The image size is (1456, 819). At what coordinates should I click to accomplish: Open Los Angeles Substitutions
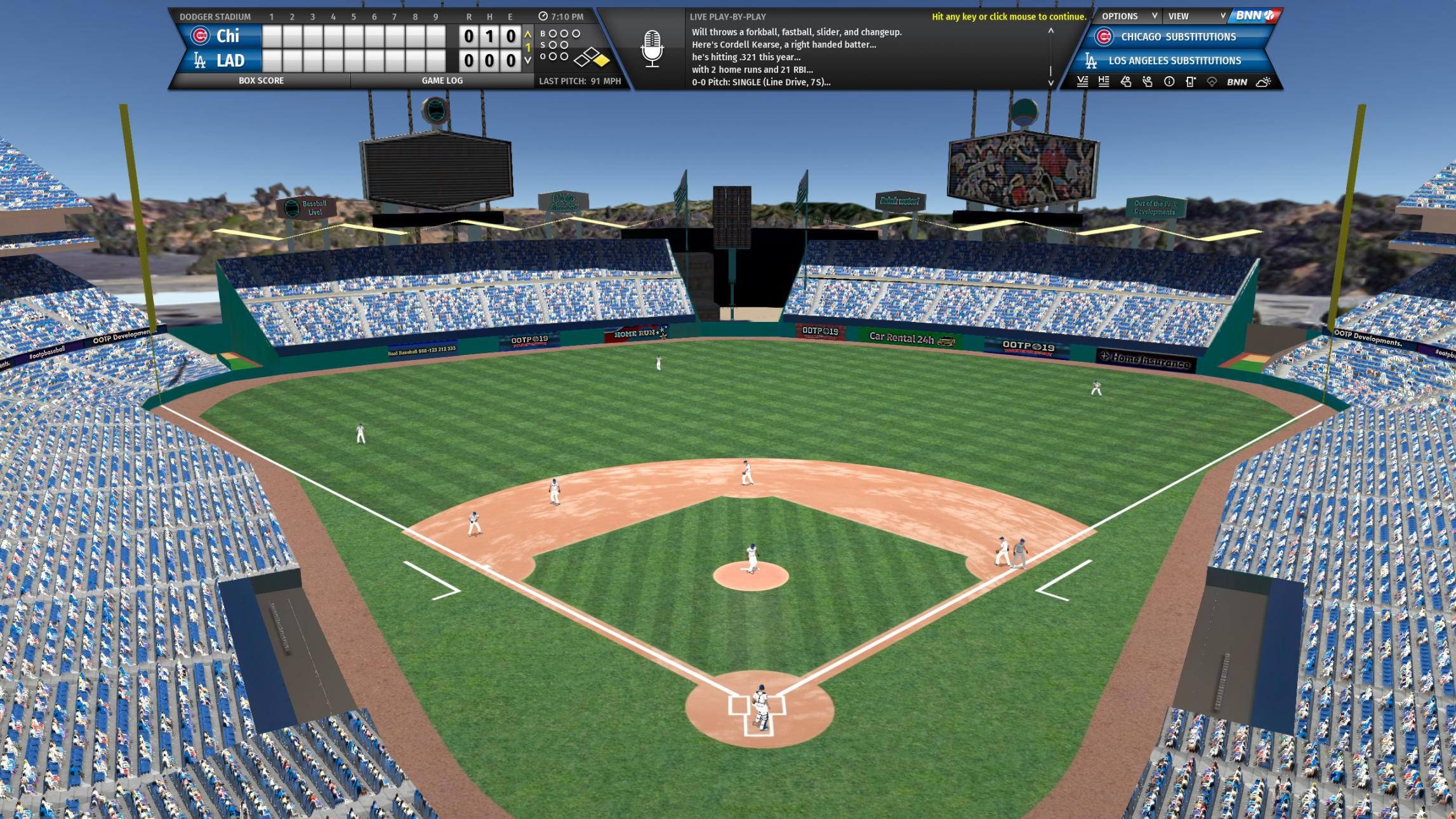1174,61
